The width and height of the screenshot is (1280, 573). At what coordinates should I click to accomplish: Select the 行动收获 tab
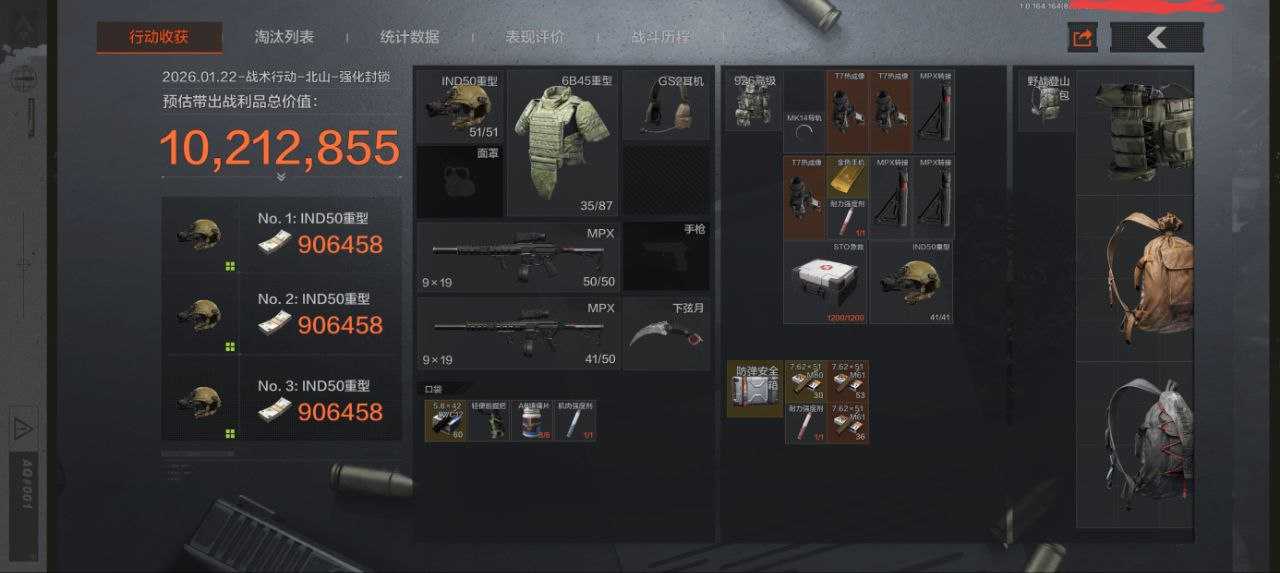[159, 38]
